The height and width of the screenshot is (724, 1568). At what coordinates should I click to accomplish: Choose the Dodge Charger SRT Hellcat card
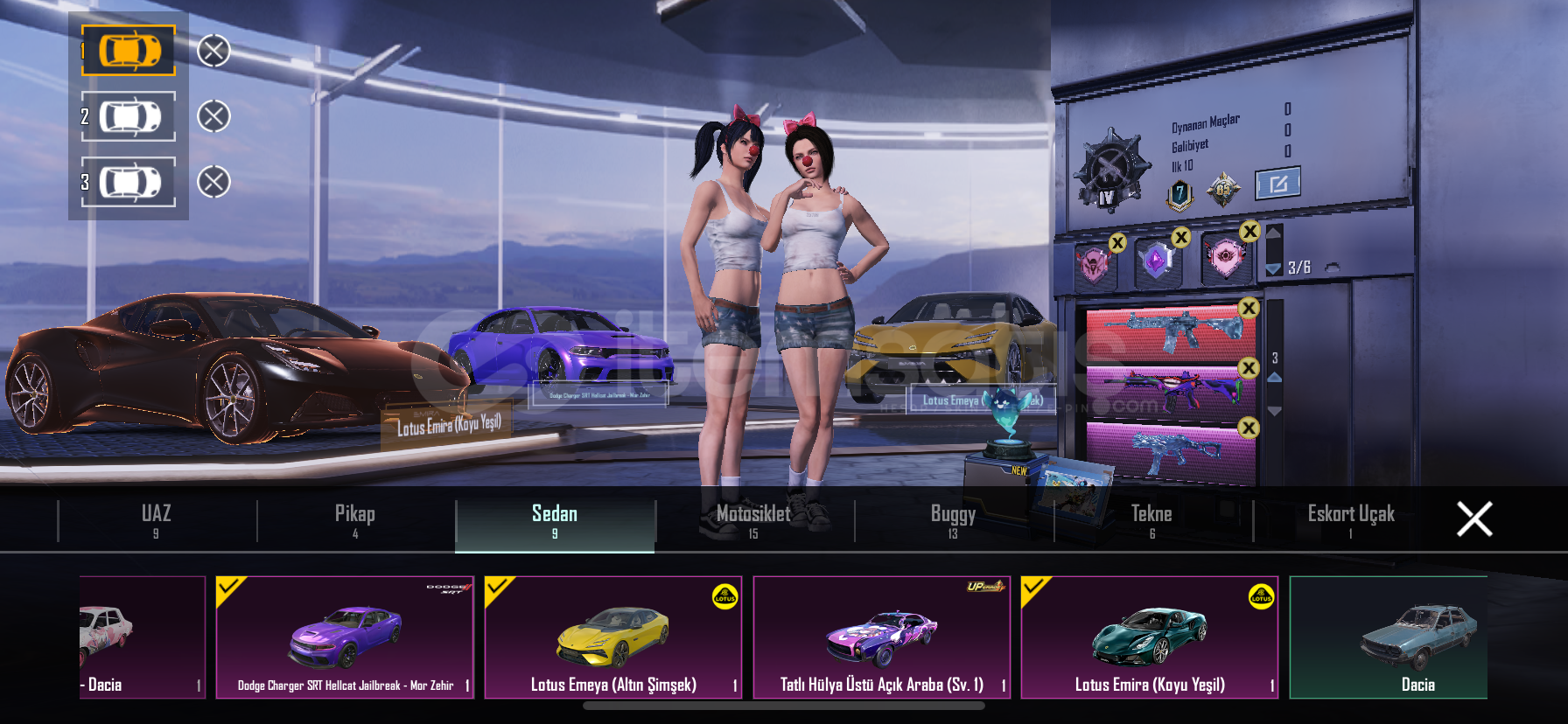point(345,637)
